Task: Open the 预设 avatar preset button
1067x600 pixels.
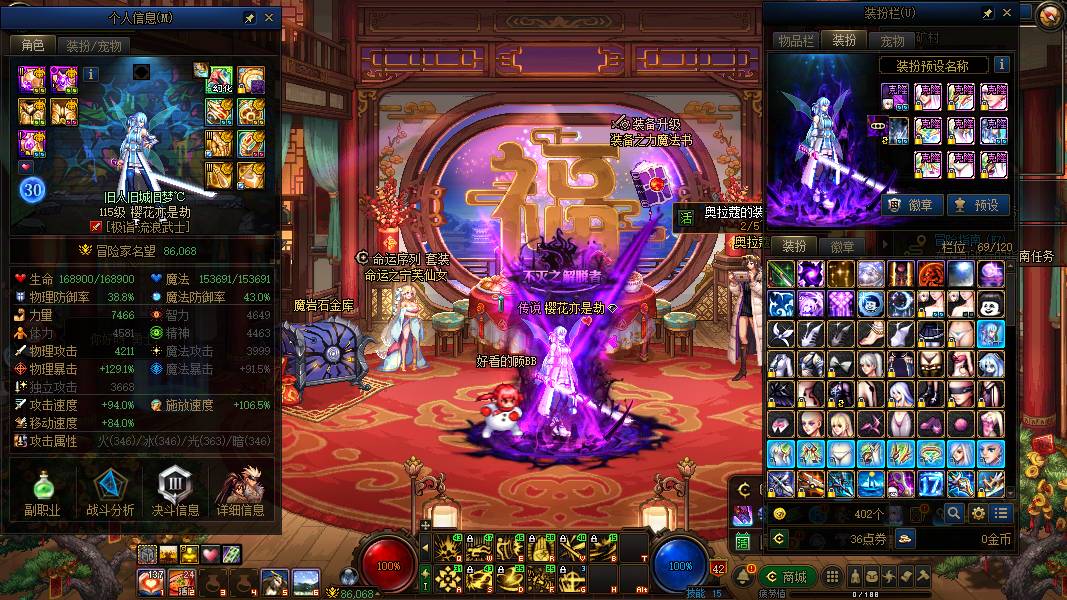Action: [978, 205]
